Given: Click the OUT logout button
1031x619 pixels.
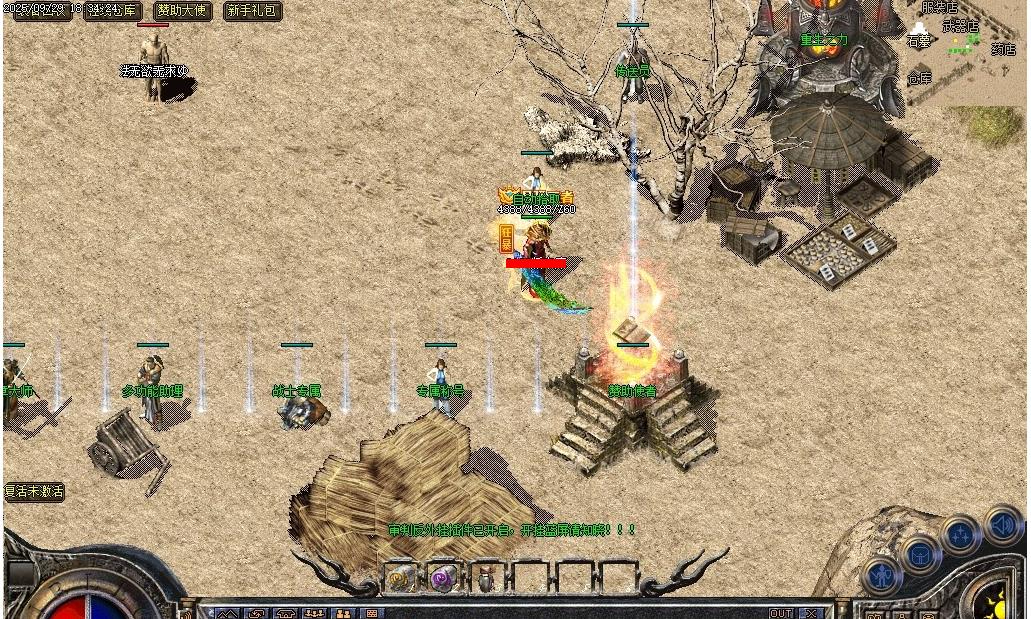Looking at the screenshot, I should [780, 613].
